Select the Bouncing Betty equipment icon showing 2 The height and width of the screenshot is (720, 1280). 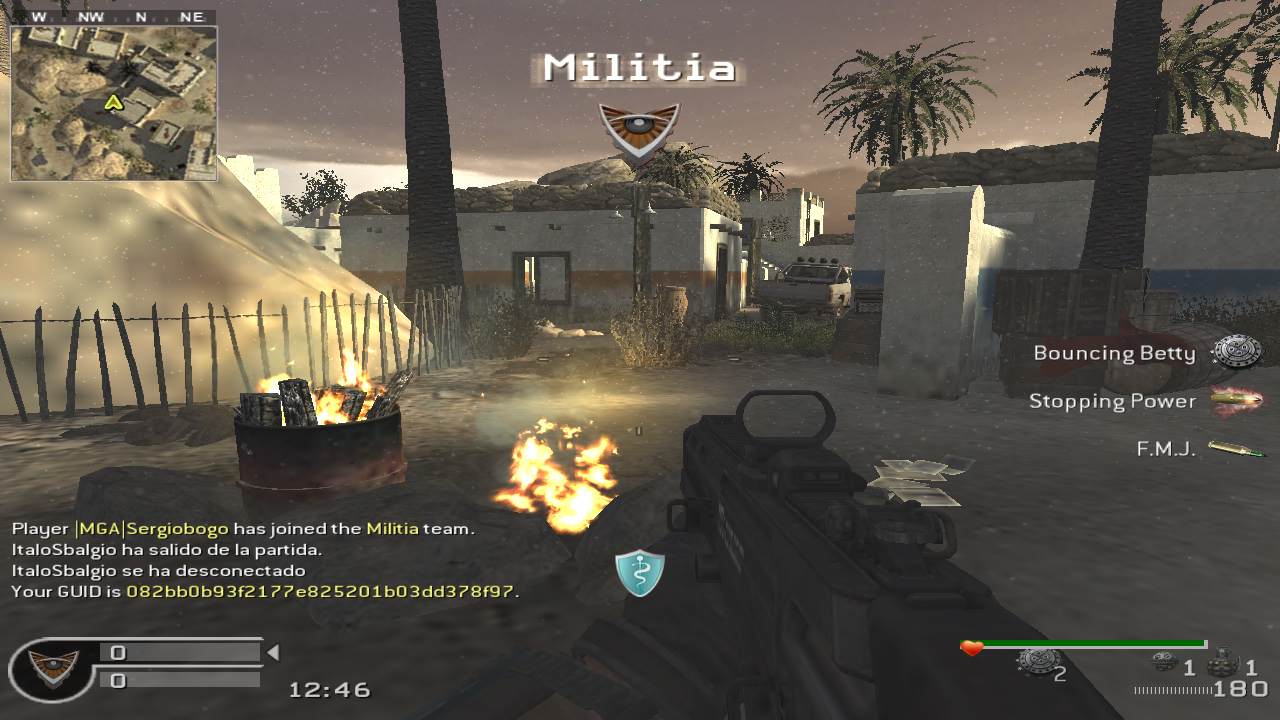coord(1038,661)
